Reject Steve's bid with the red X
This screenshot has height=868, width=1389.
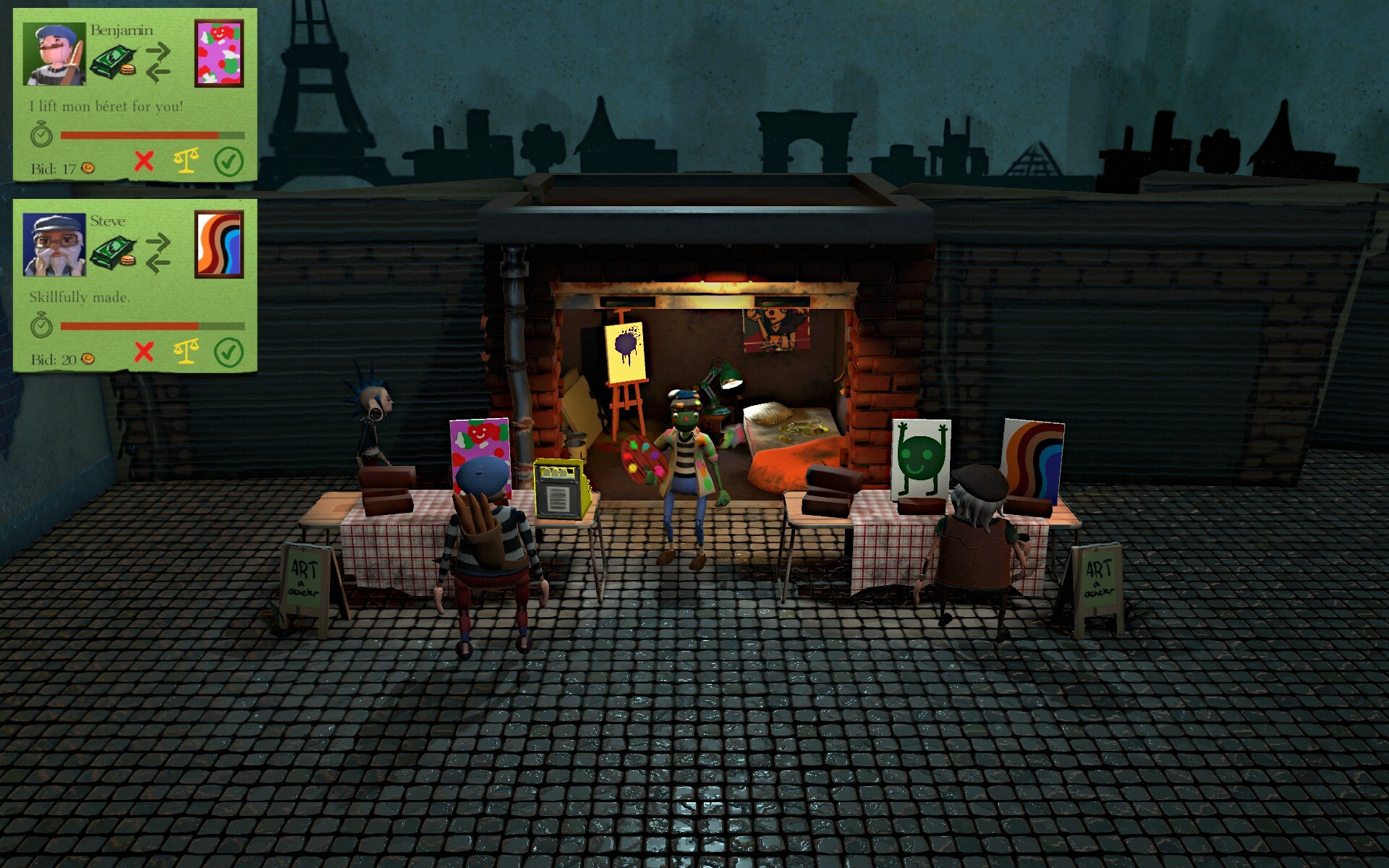coord(145,353)
